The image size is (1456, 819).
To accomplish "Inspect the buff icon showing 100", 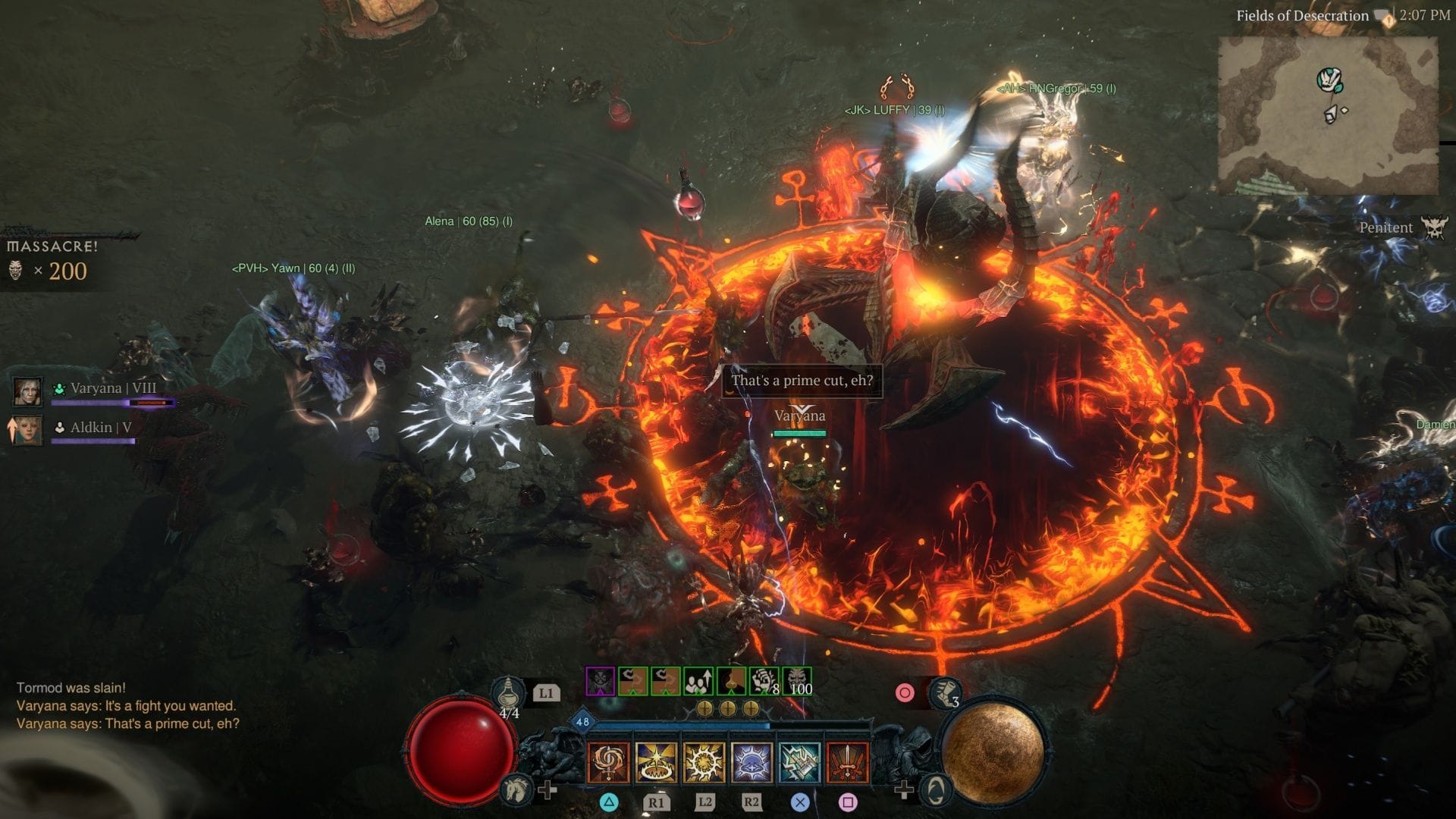I will coord(797,681).
